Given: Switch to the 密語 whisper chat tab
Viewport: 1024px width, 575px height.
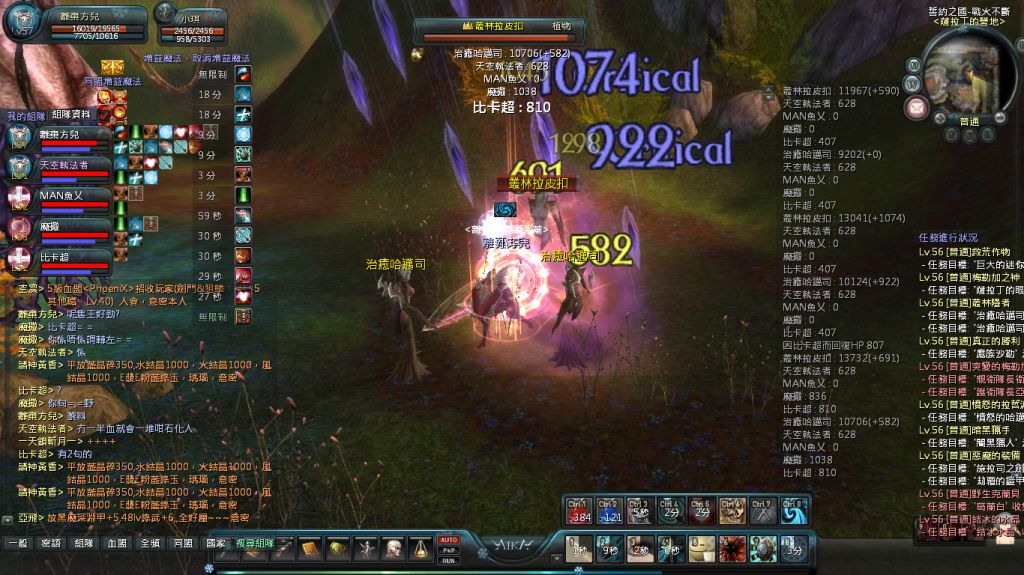Looking at the screenshot, I should click(49, 543).
